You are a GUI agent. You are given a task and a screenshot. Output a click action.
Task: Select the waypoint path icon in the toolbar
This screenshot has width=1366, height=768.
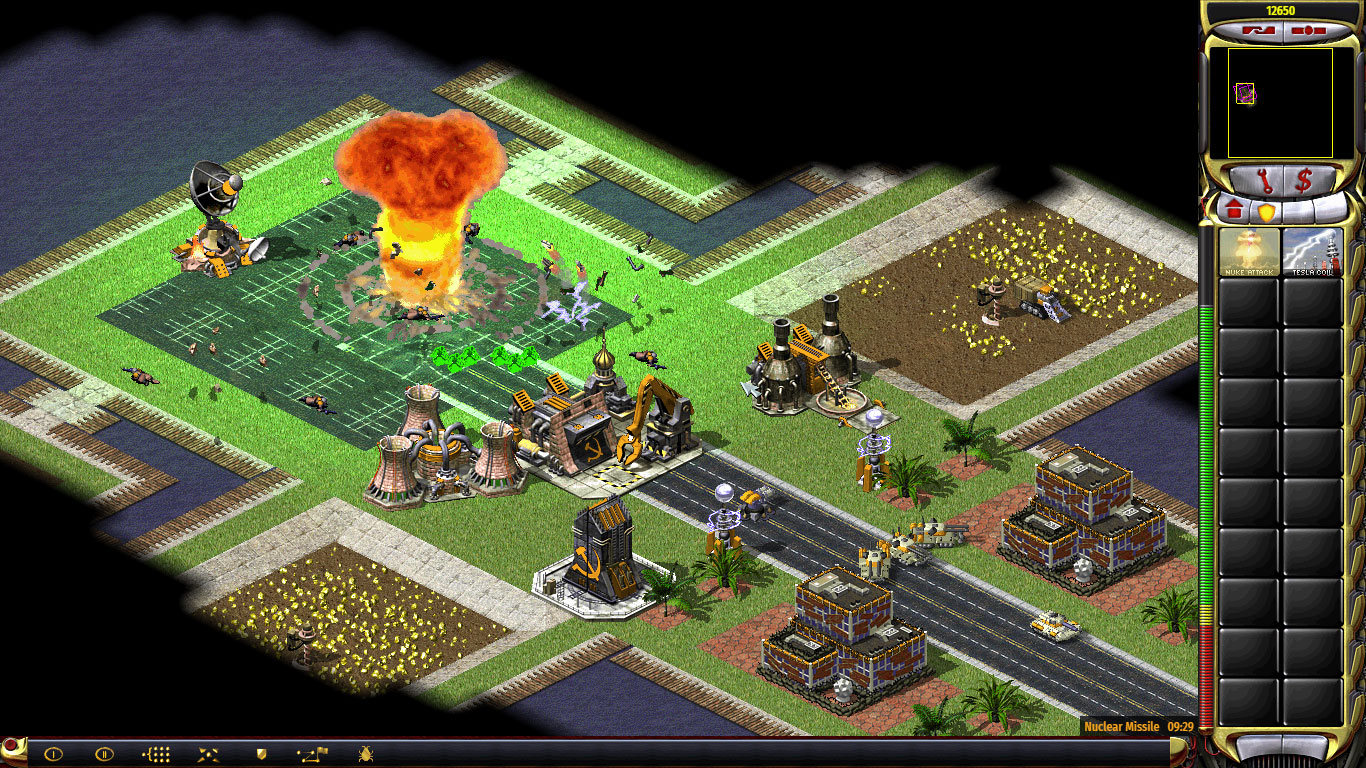coord(313,754)
